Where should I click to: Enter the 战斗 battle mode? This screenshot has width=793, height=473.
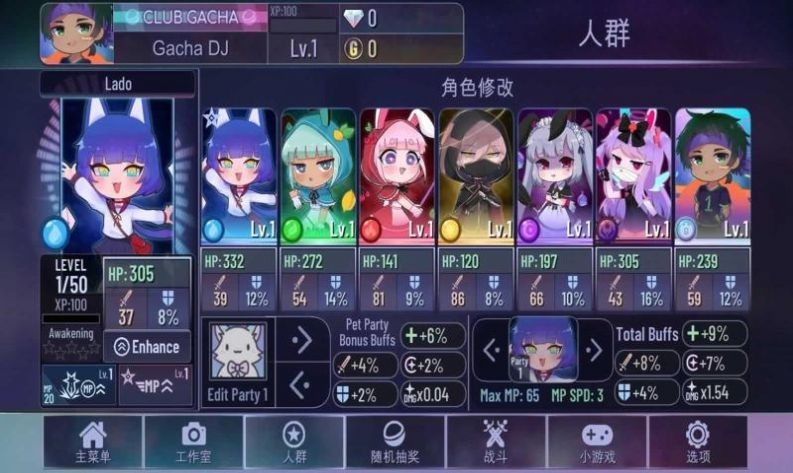coord(496,441)
